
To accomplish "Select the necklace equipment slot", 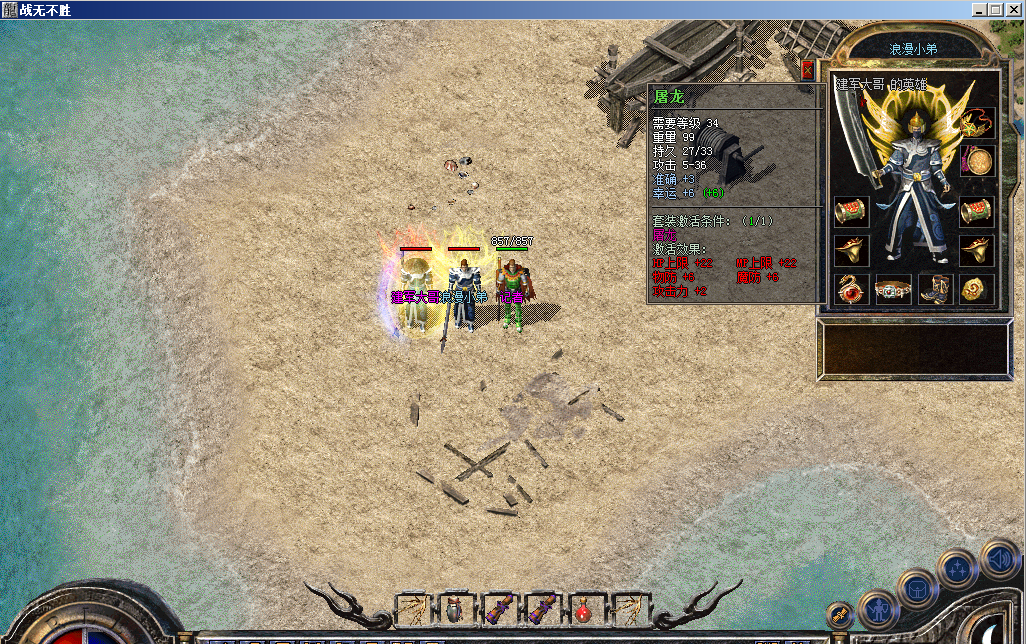I will coord(977,124).
